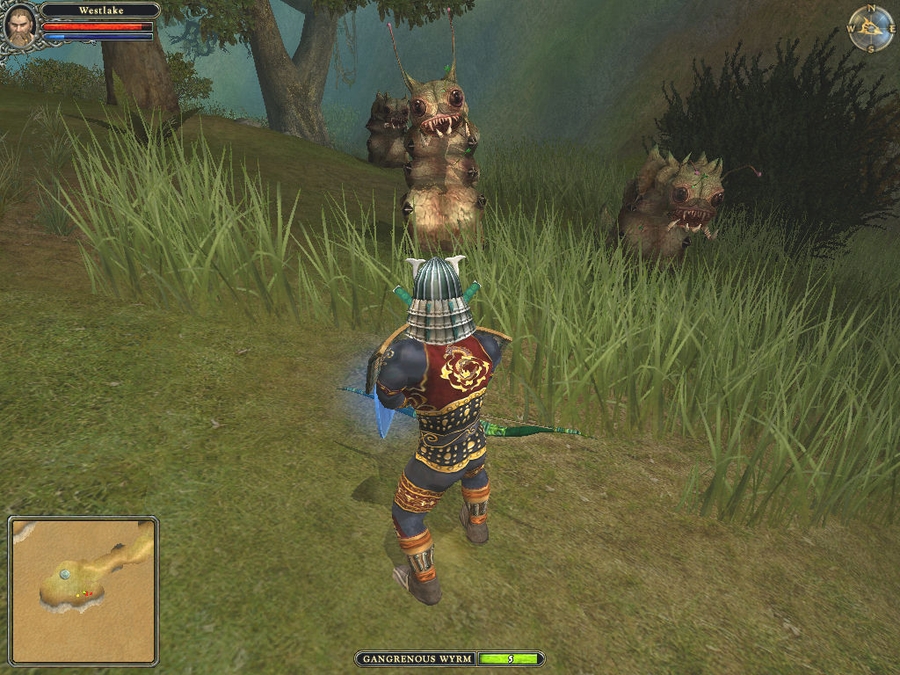Click the compass icon

click(871, 29)
